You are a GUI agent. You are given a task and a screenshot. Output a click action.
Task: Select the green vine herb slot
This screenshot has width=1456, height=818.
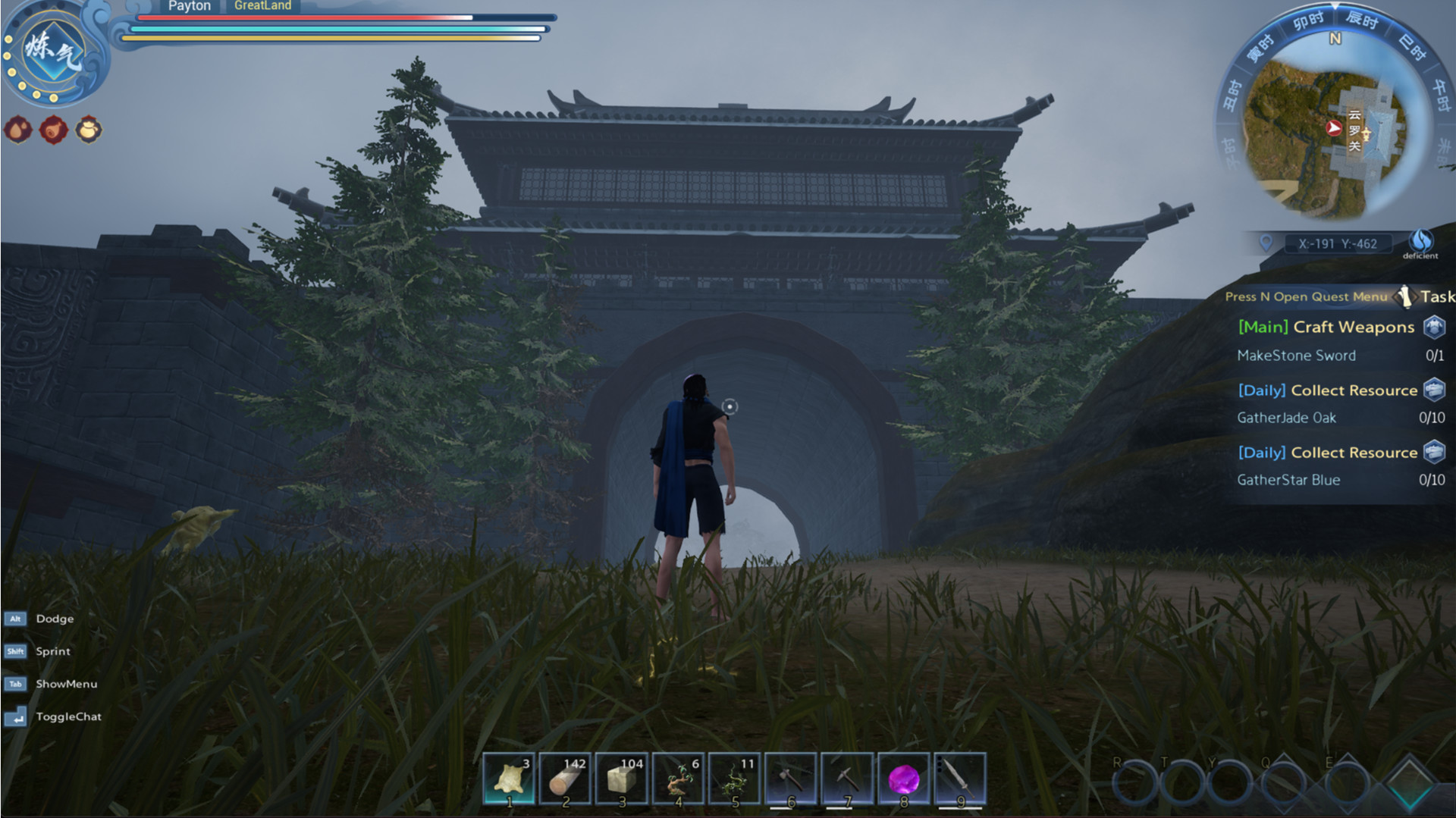coord(734,779)
